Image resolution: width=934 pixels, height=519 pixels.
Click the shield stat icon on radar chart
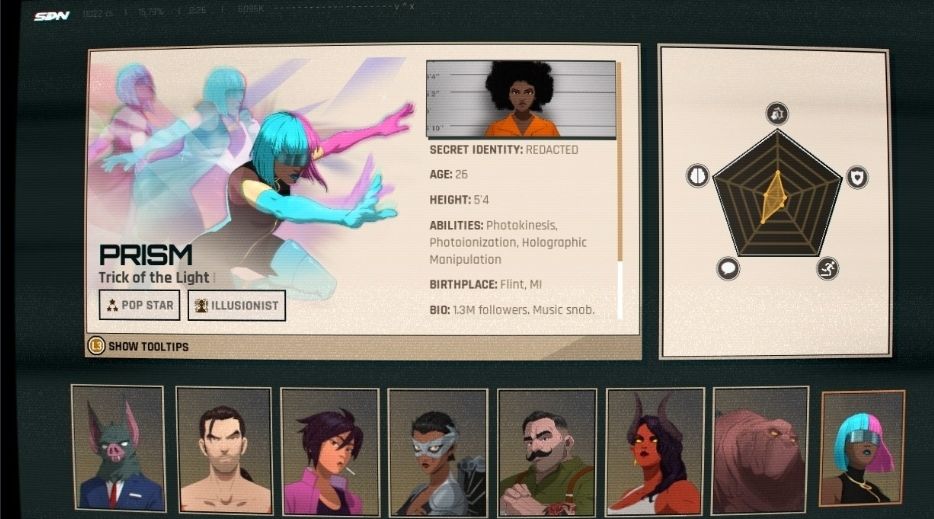coord(857,177)
